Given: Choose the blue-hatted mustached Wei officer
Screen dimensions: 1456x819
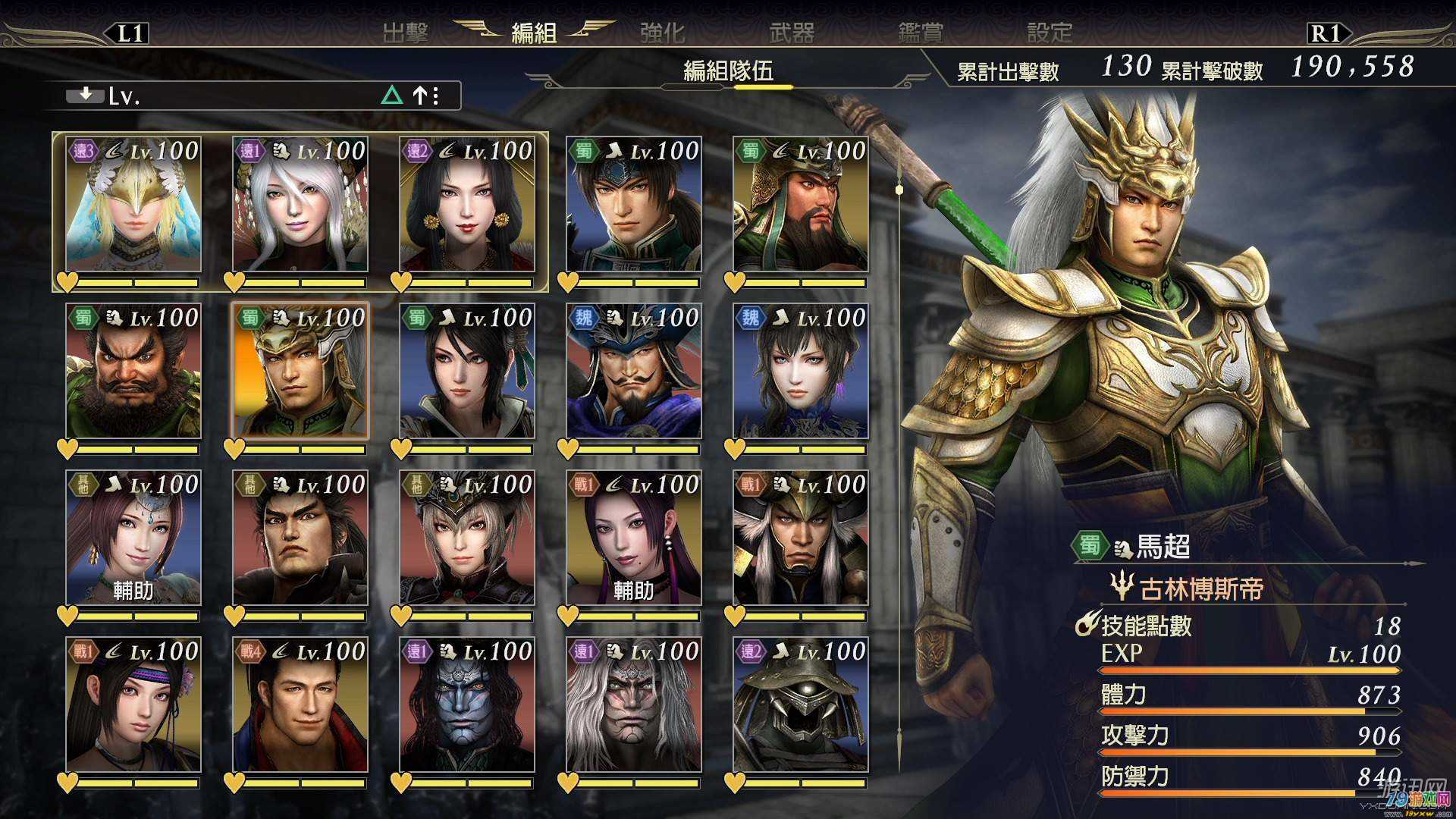Looking at the screenshot, I should 634,372.
